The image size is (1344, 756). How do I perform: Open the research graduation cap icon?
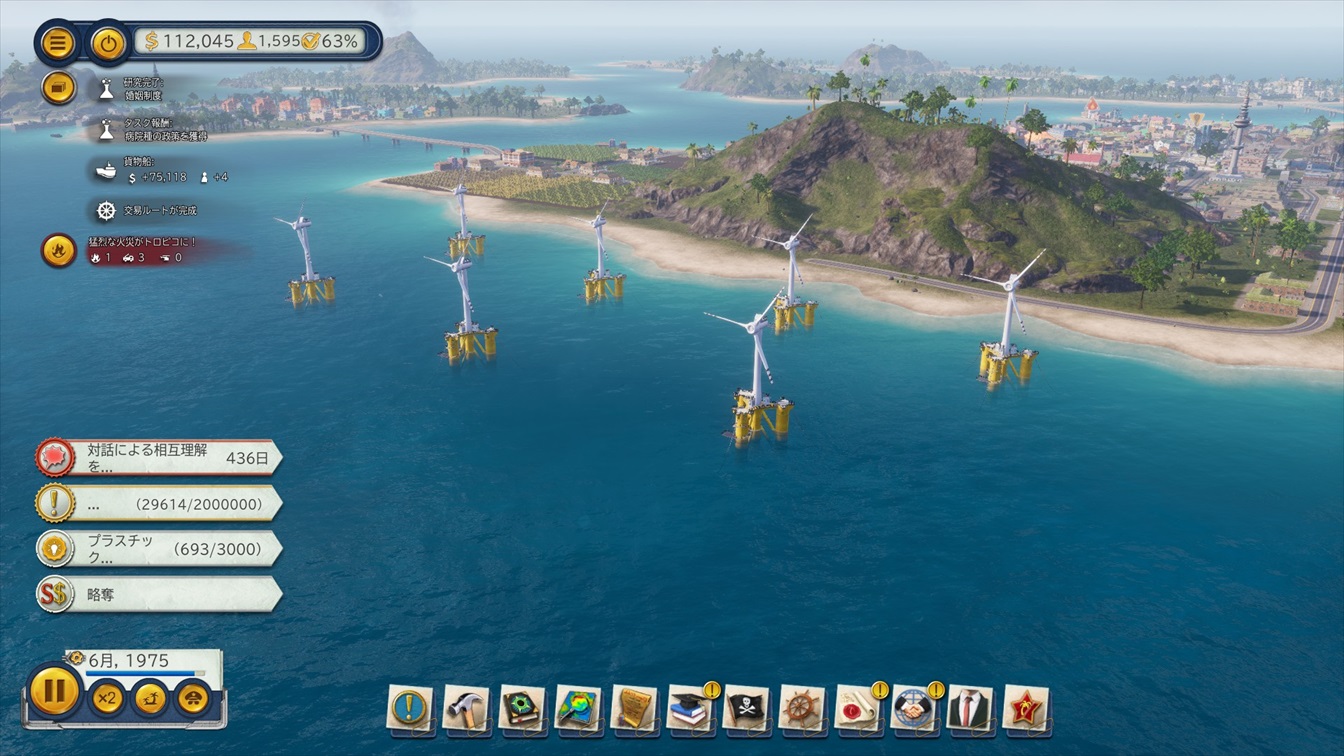pyautogui.click(x=690, y=708)
